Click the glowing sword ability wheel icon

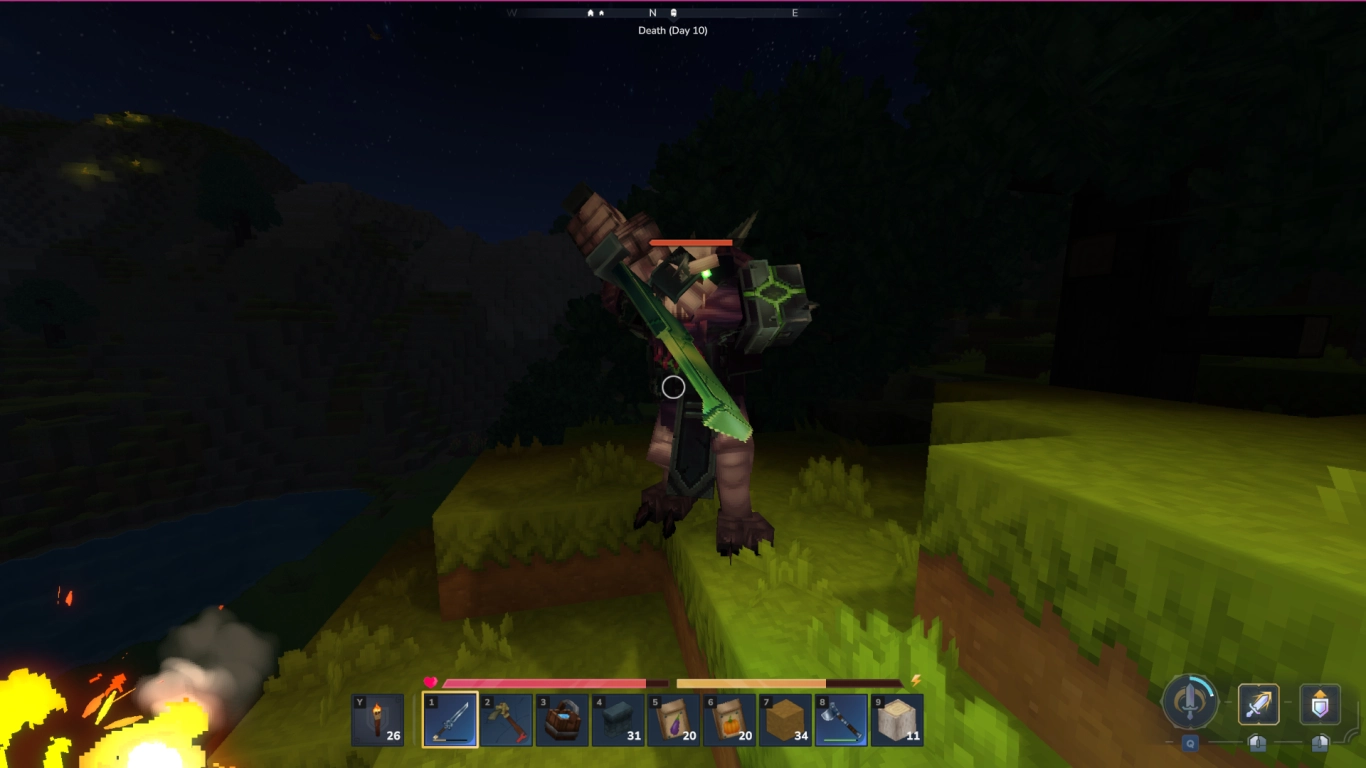[1188, 703]
